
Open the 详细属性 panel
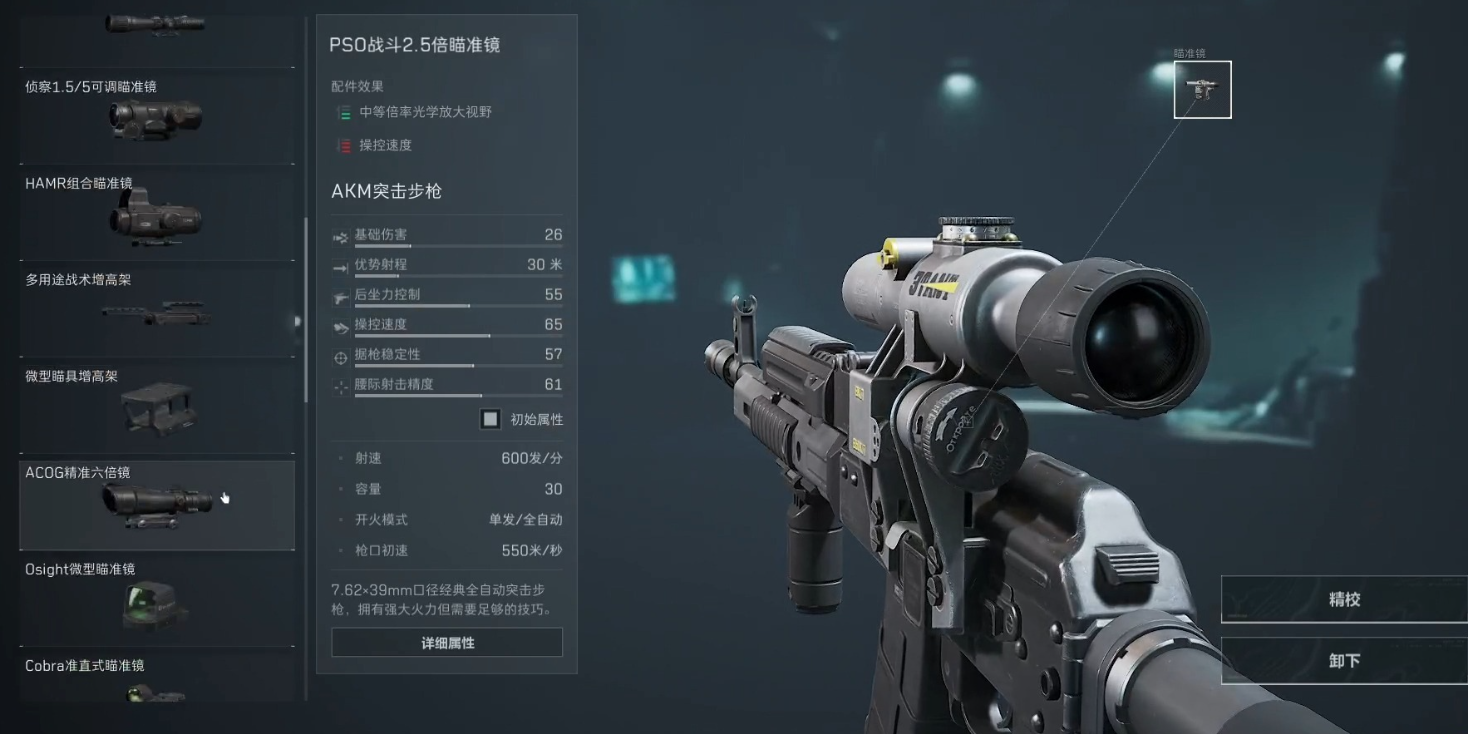[446, 641]
